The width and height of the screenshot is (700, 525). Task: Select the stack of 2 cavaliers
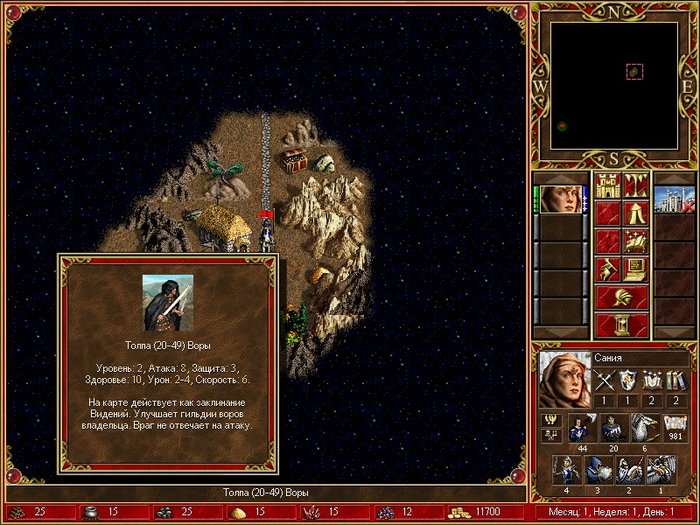629,470
